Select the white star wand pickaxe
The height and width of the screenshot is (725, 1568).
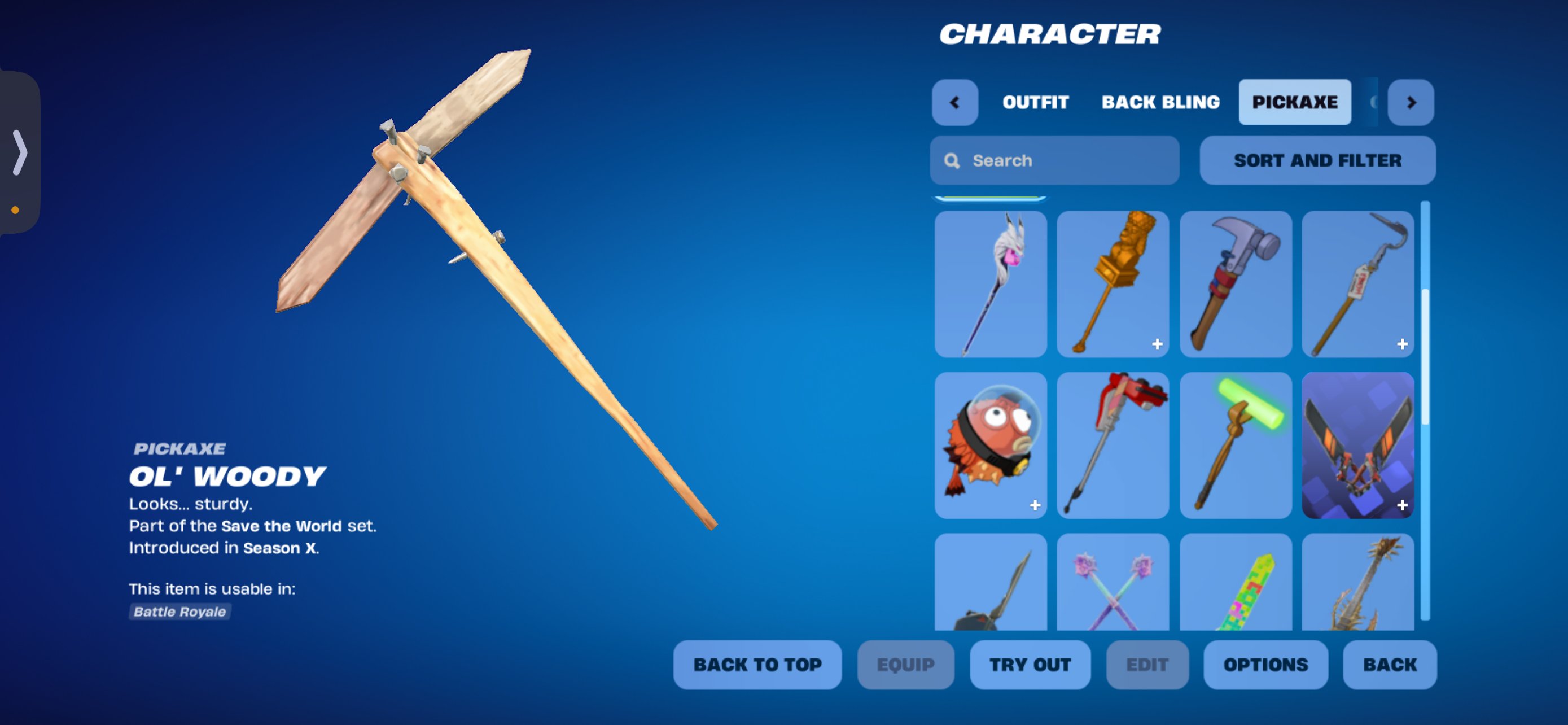tap(991, 283)
